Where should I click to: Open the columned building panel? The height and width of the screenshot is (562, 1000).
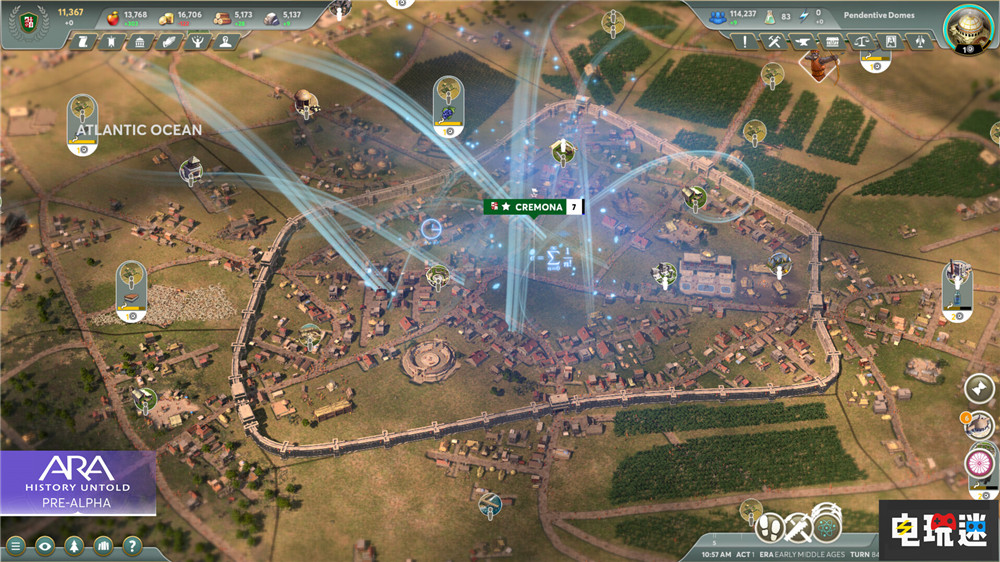(140, 42)
